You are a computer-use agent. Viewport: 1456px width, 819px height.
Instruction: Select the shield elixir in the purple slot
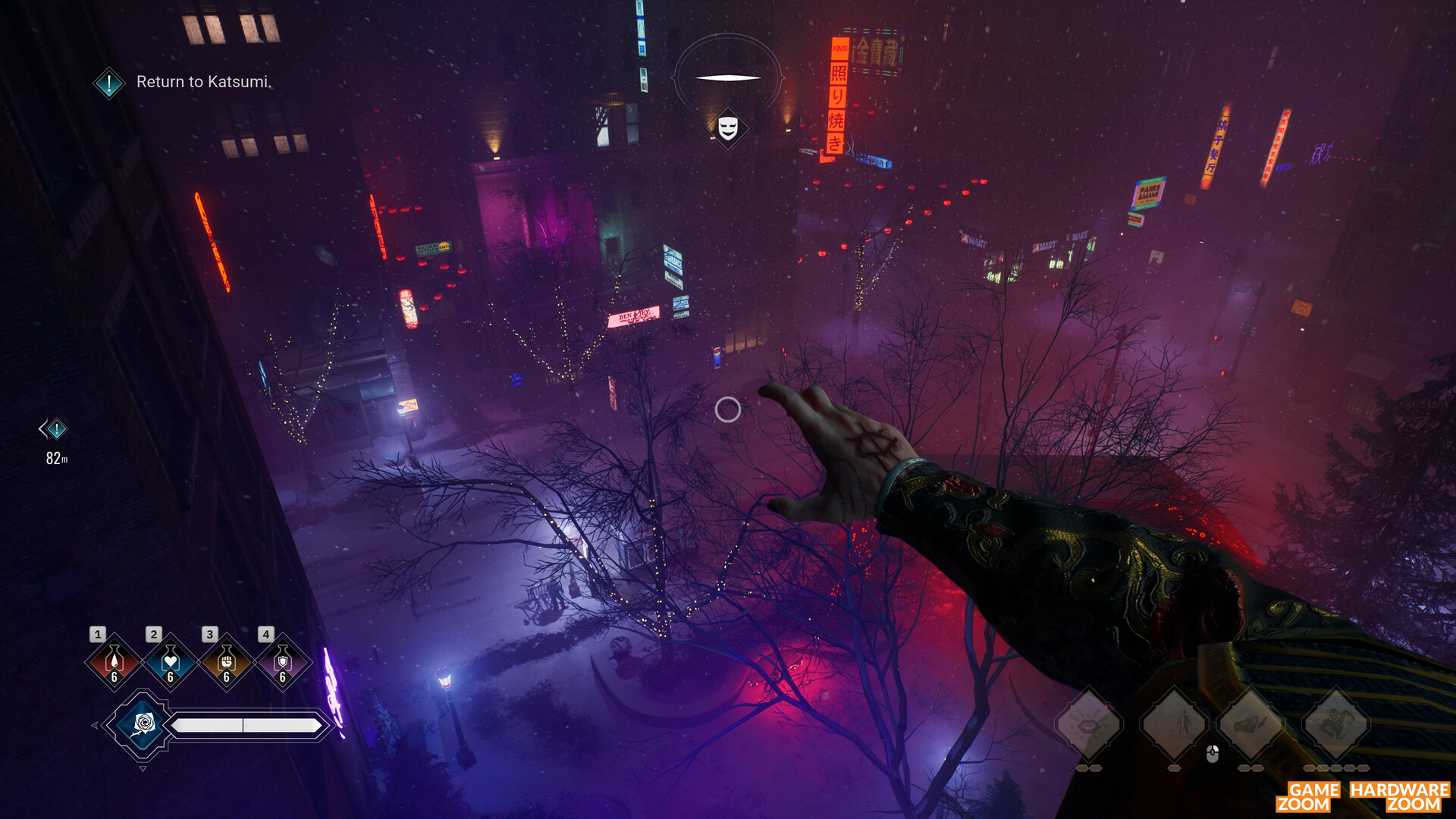[282, 663]
